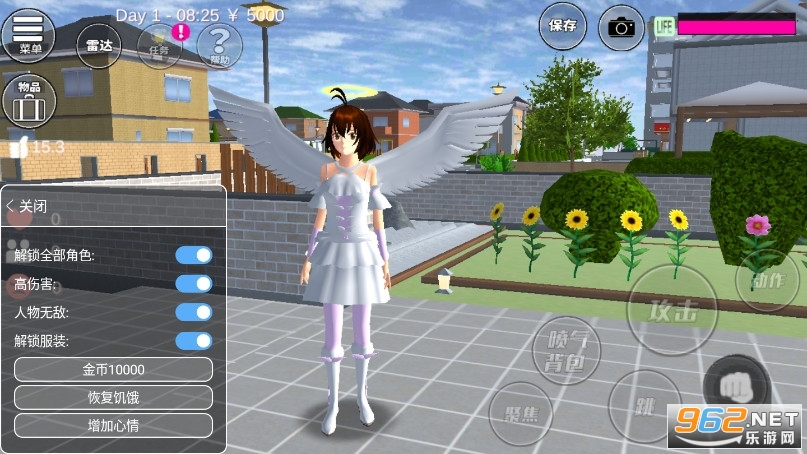Show the 任务 mission list

[x=160, y=46]
